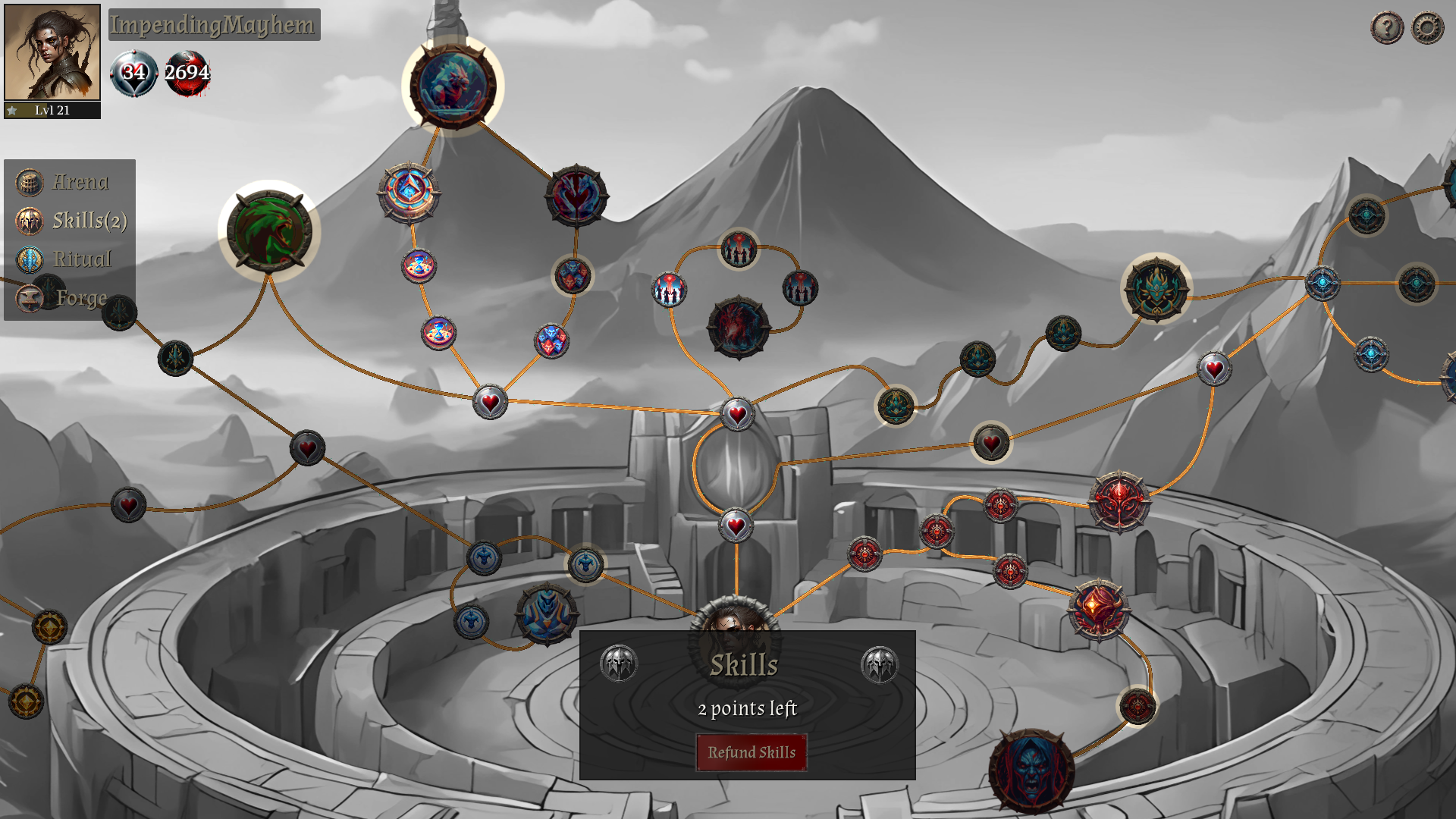Open the Skills(2) menu entry

point(88,221)
